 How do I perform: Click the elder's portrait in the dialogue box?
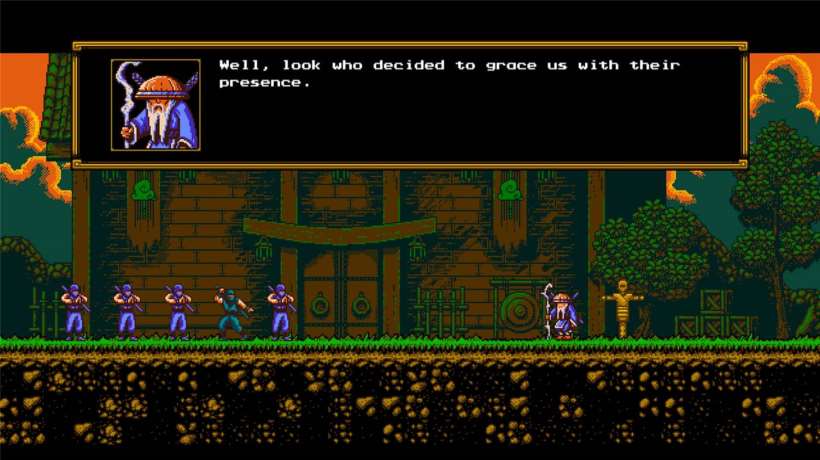point(155,105)
